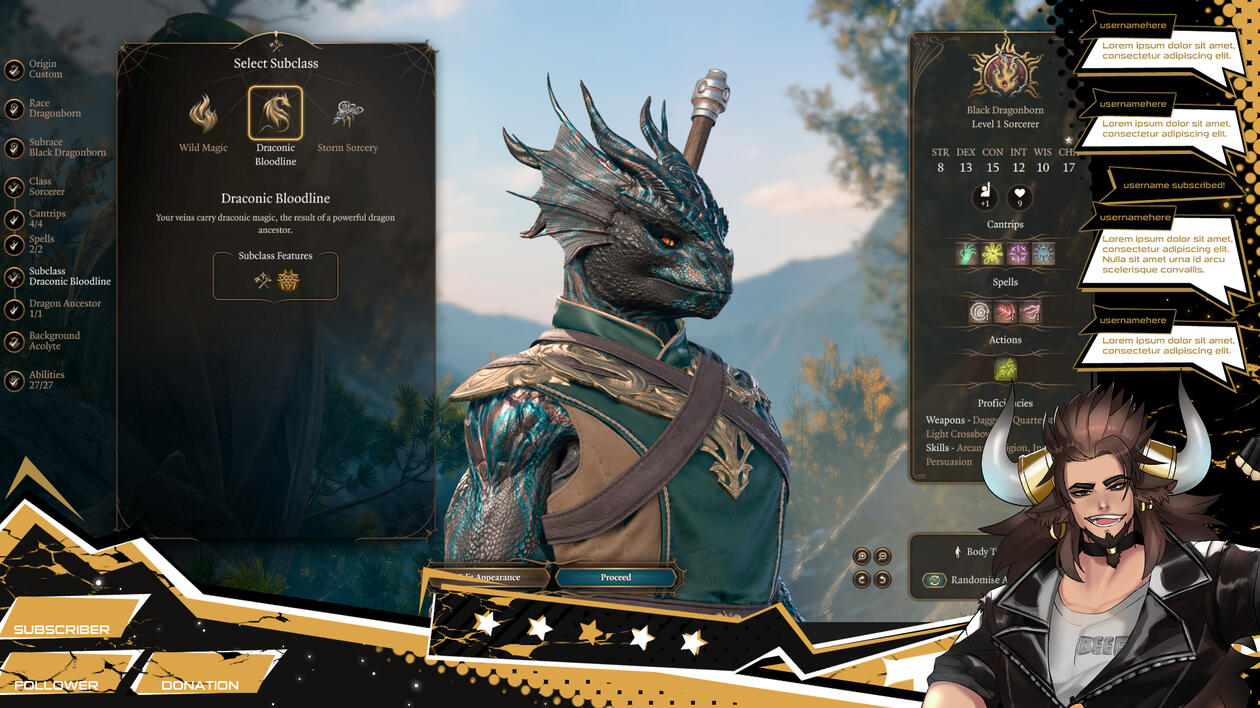Choose the Draconic Bloodline subclass
This screenshot has height=708, width=1260.
tap(275, 114)
